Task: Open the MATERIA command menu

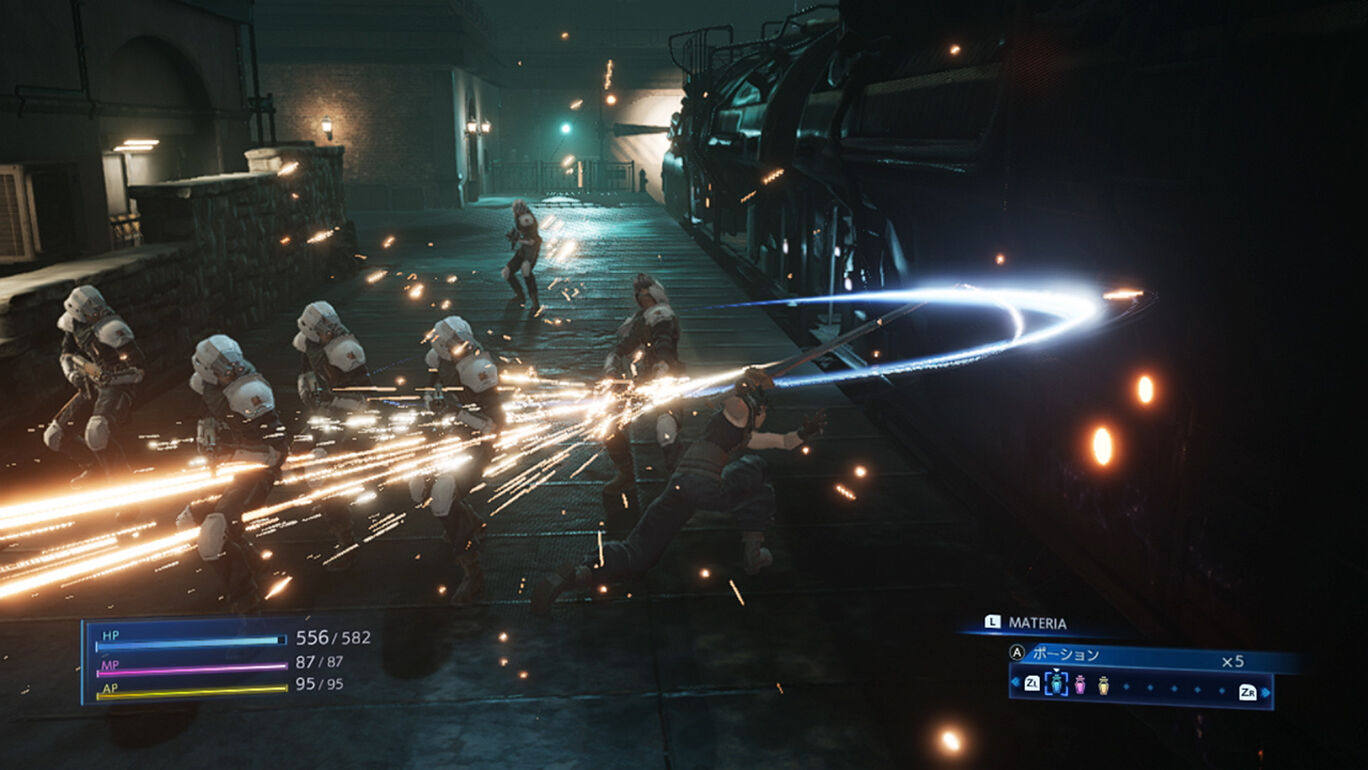Action: coord(1036,623)
